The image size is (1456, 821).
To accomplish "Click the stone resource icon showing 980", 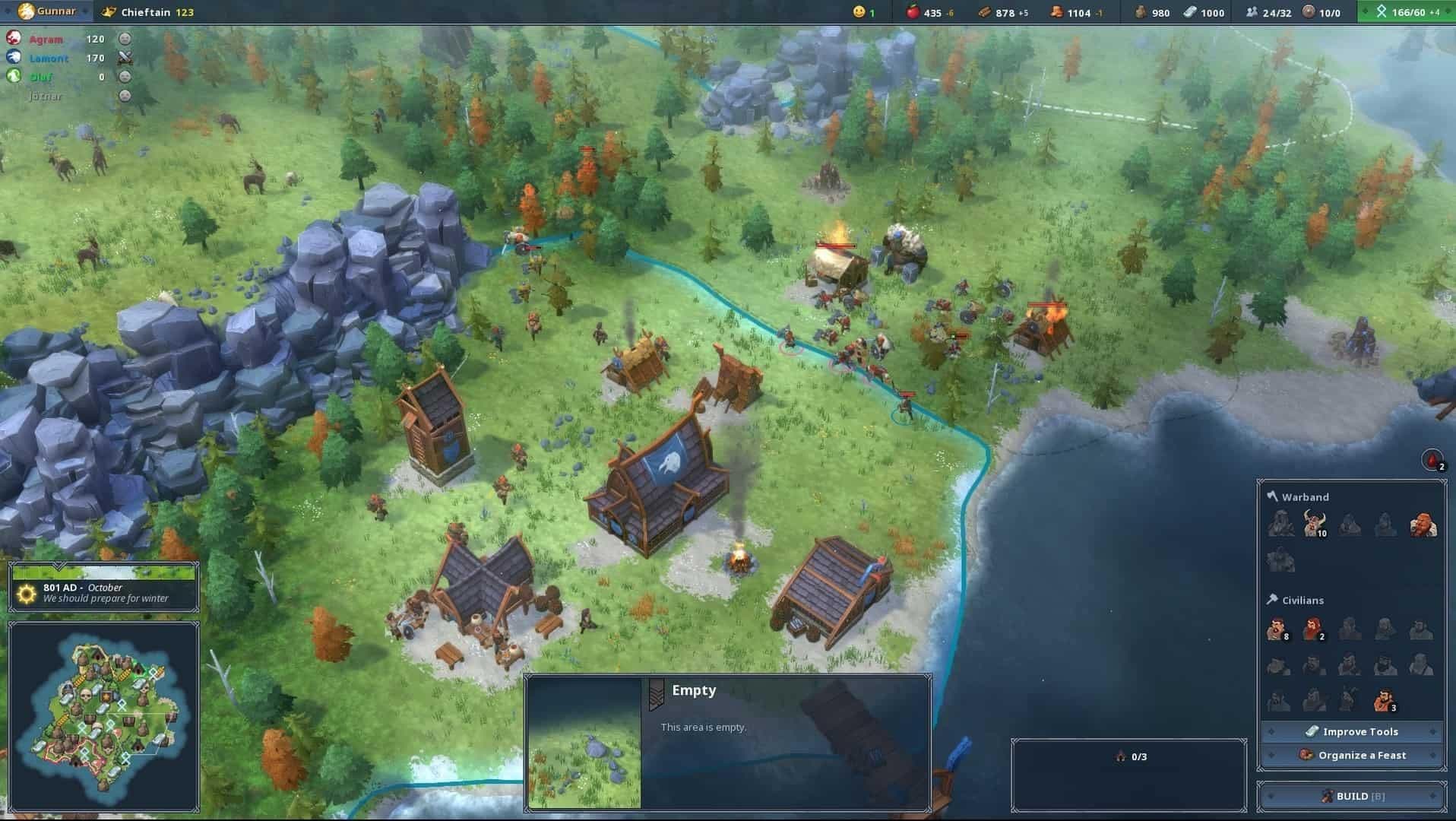I will [x=1141, y=12].
